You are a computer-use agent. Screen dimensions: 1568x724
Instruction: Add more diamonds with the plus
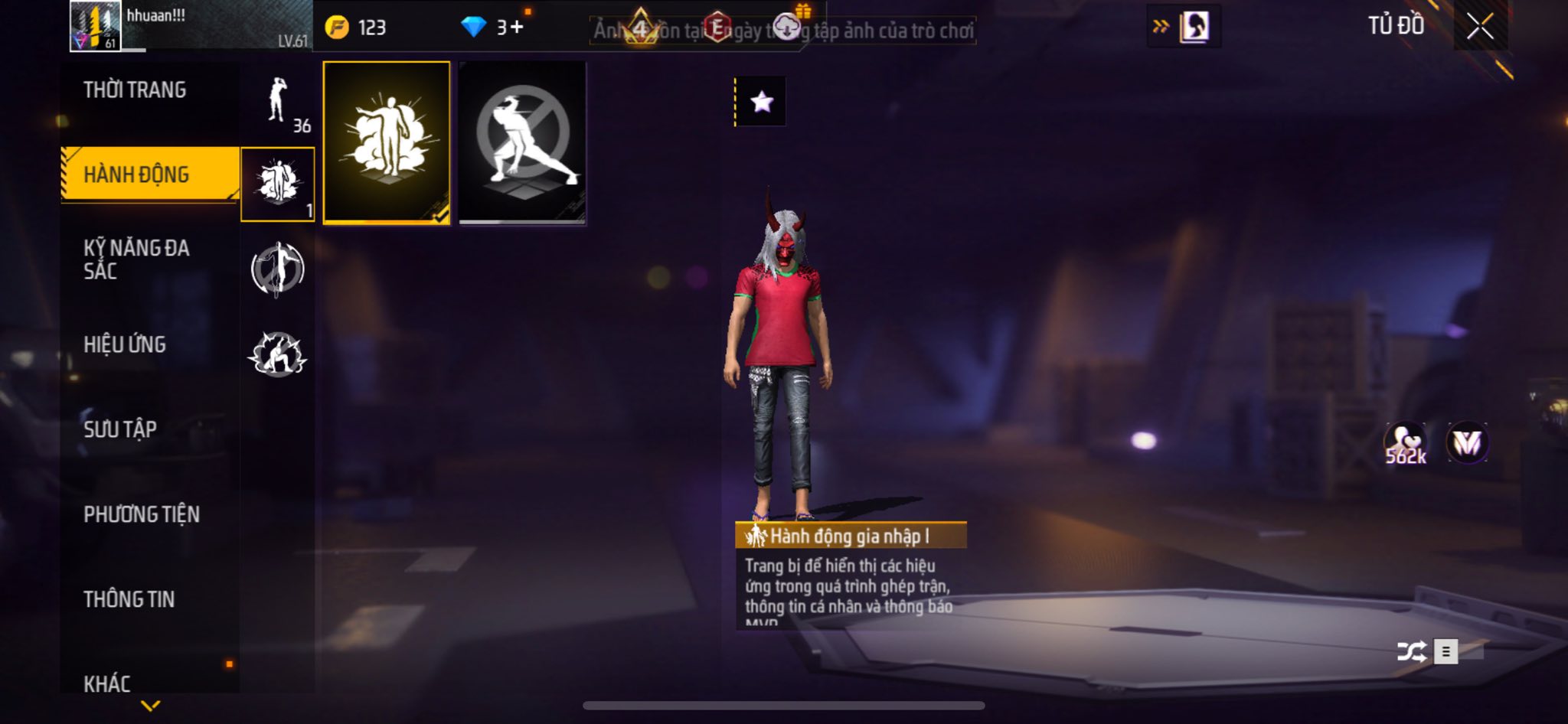click(518, 28)
